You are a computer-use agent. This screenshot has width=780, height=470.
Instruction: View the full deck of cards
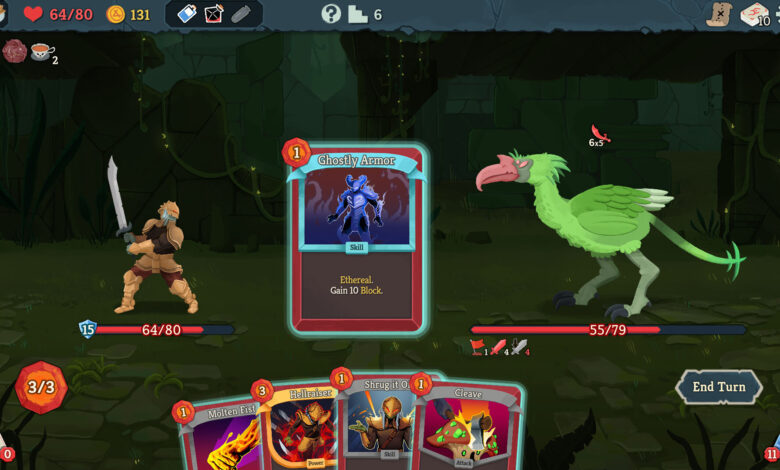(753, 13)
